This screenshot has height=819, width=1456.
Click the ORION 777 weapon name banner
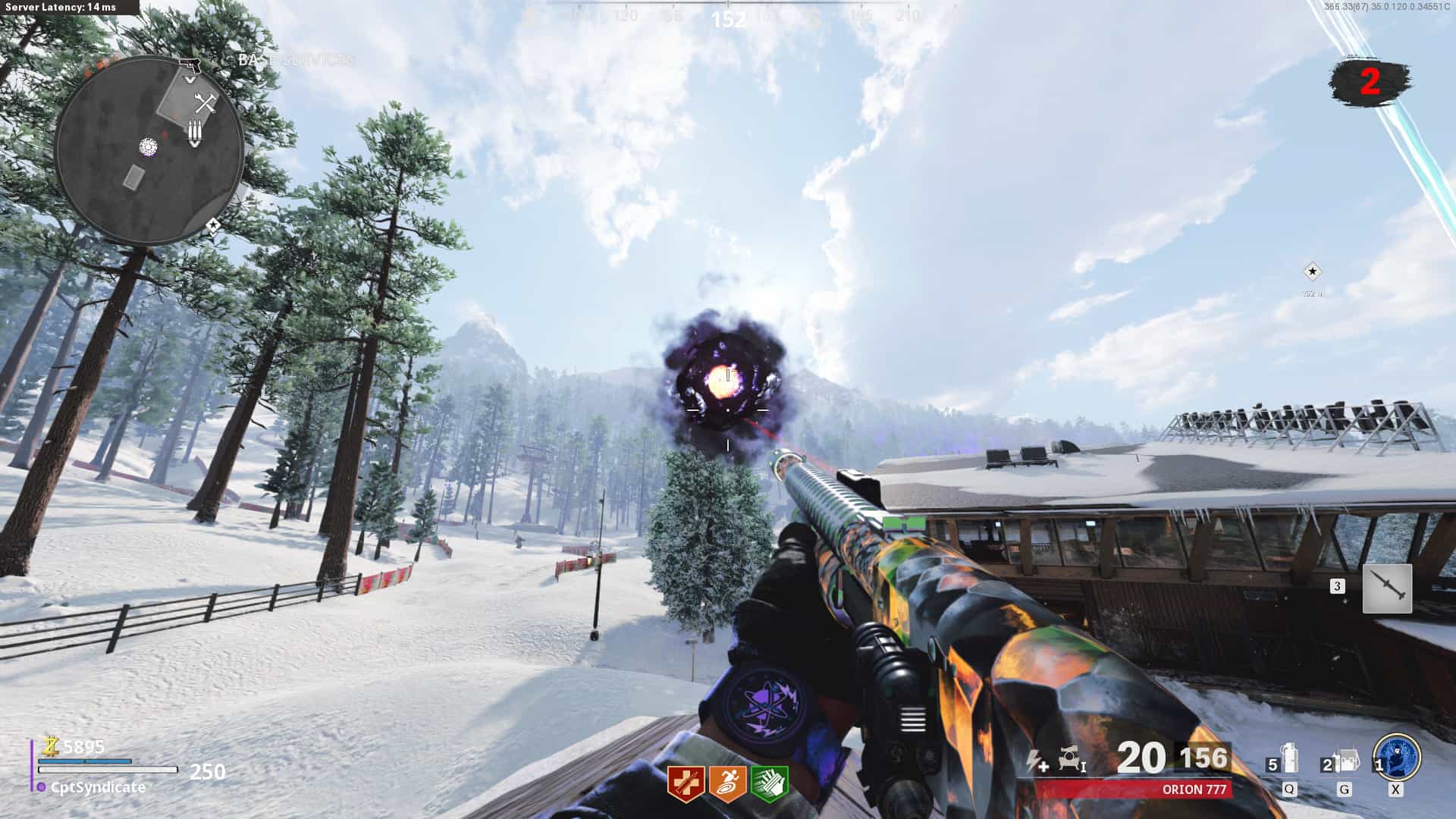point(1194,789)
